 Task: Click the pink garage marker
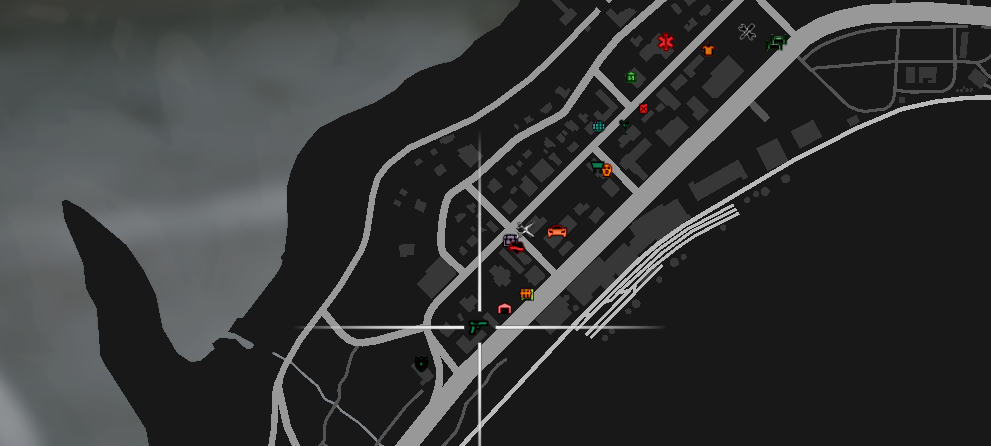[504, 309]
